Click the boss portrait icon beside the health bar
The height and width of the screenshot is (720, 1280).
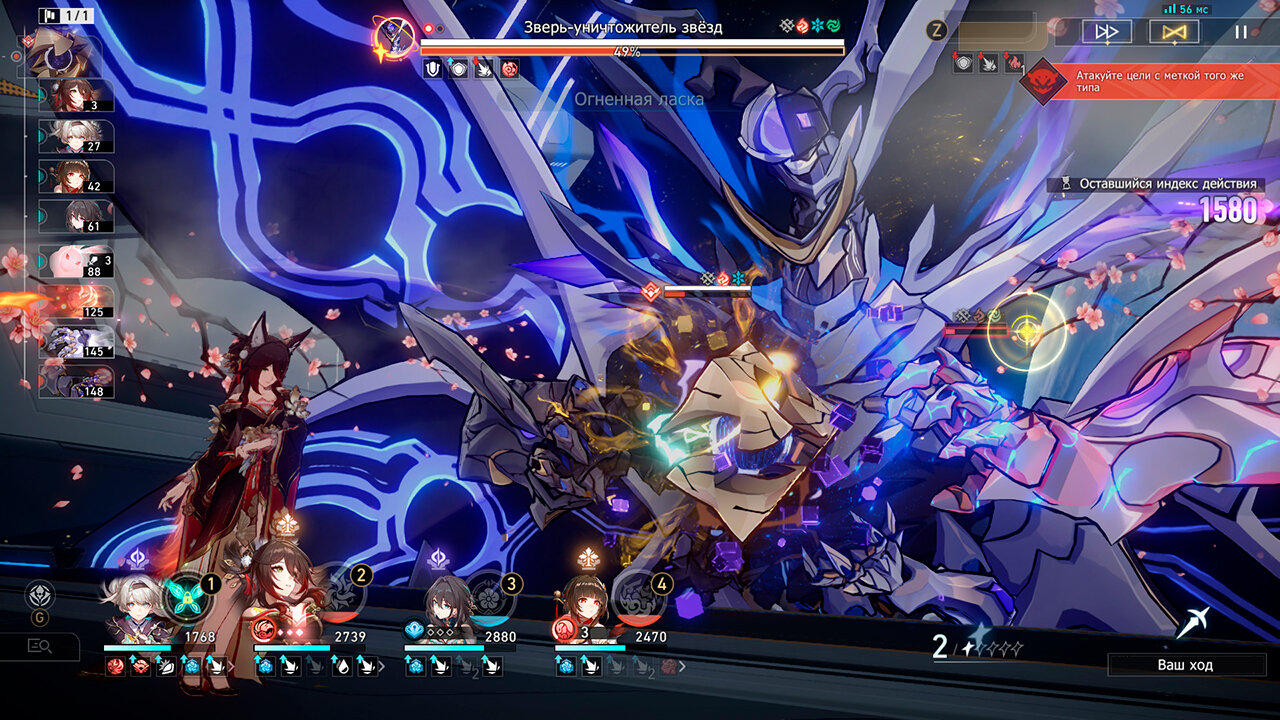tap(394, 37)
